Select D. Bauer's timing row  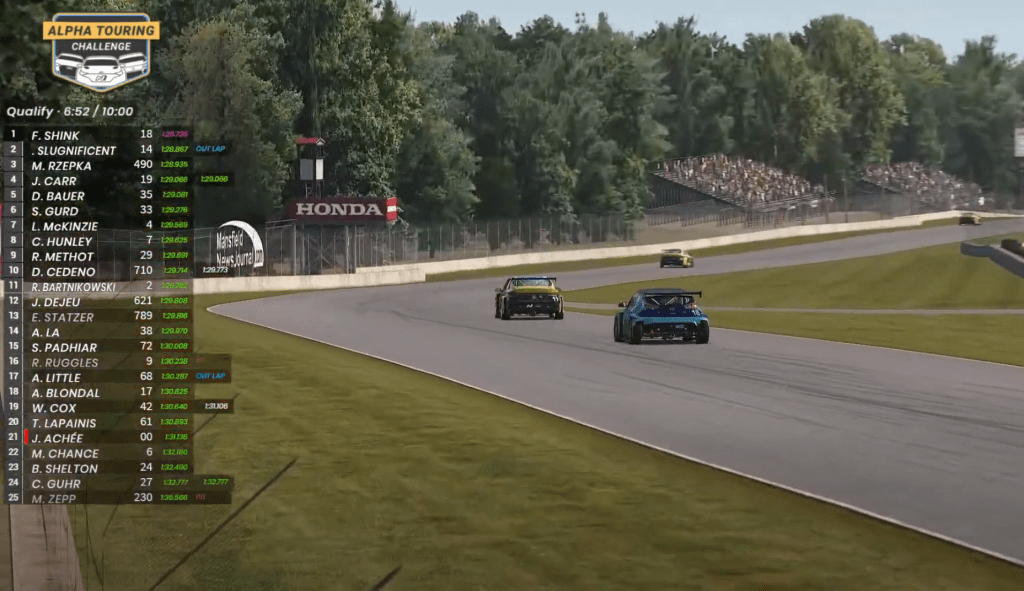[58, 195]
